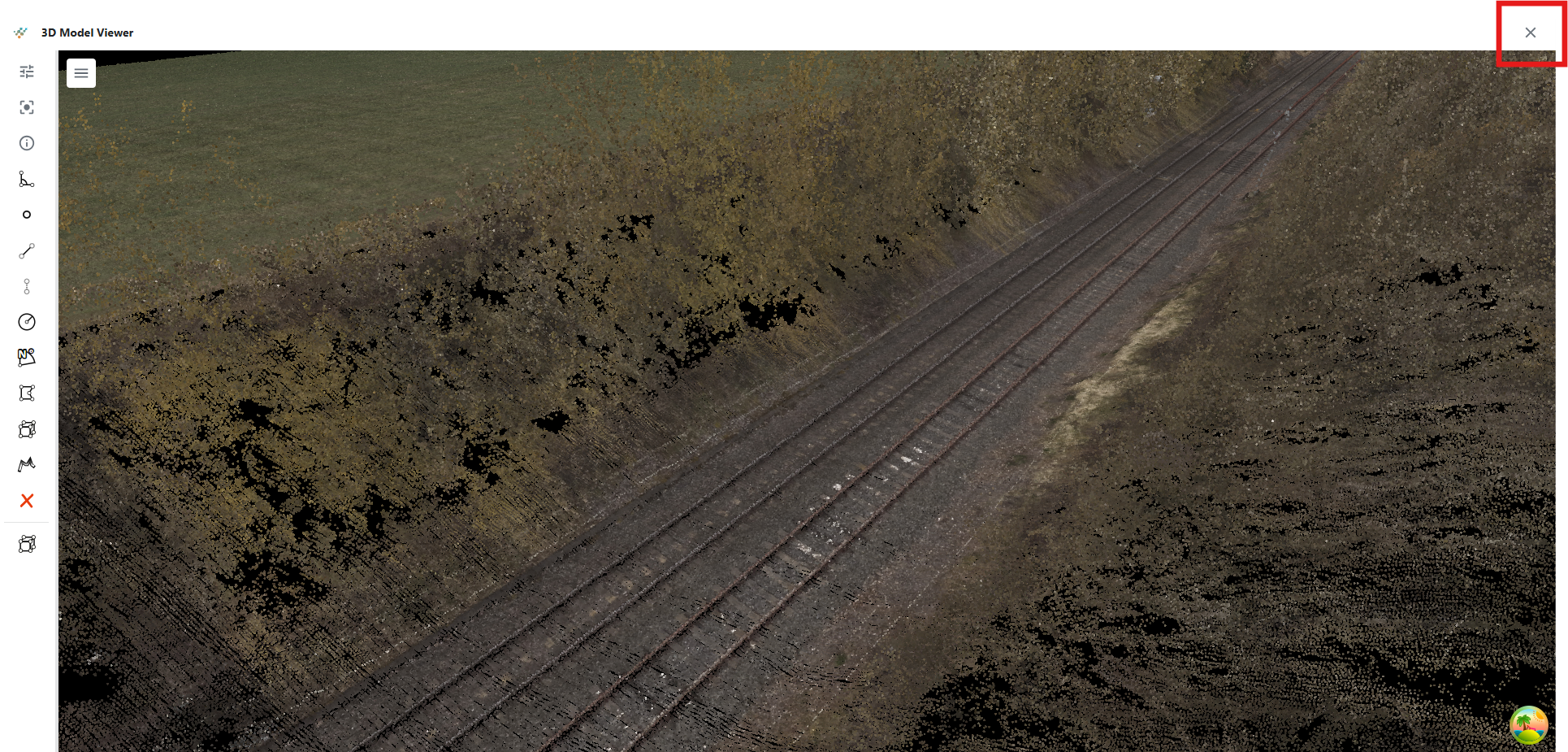Select the point measurement tool
Screen dimensions: 1568x752
coord(26,214)
